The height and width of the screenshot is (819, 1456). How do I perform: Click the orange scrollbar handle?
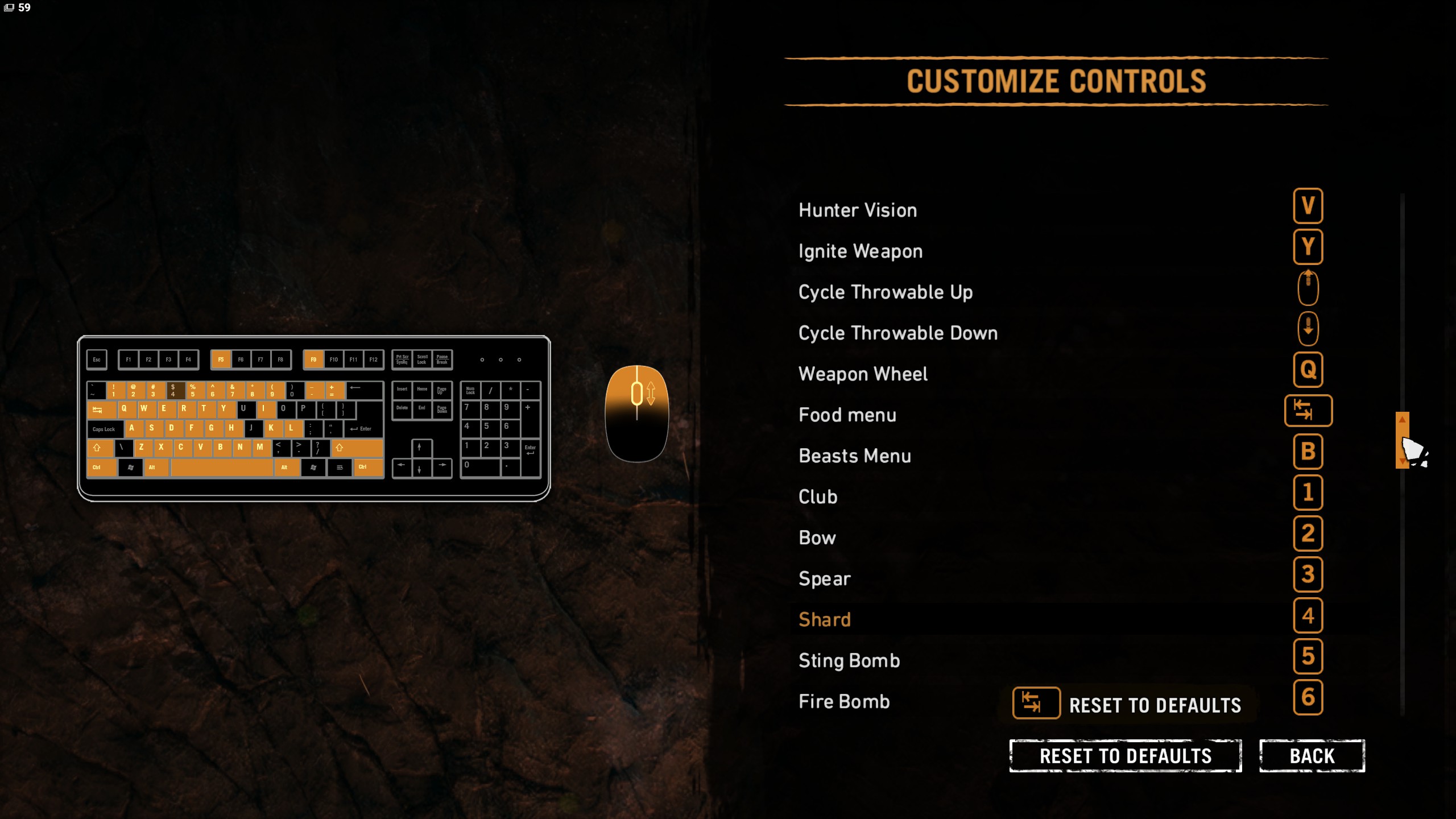point(1402,440)
